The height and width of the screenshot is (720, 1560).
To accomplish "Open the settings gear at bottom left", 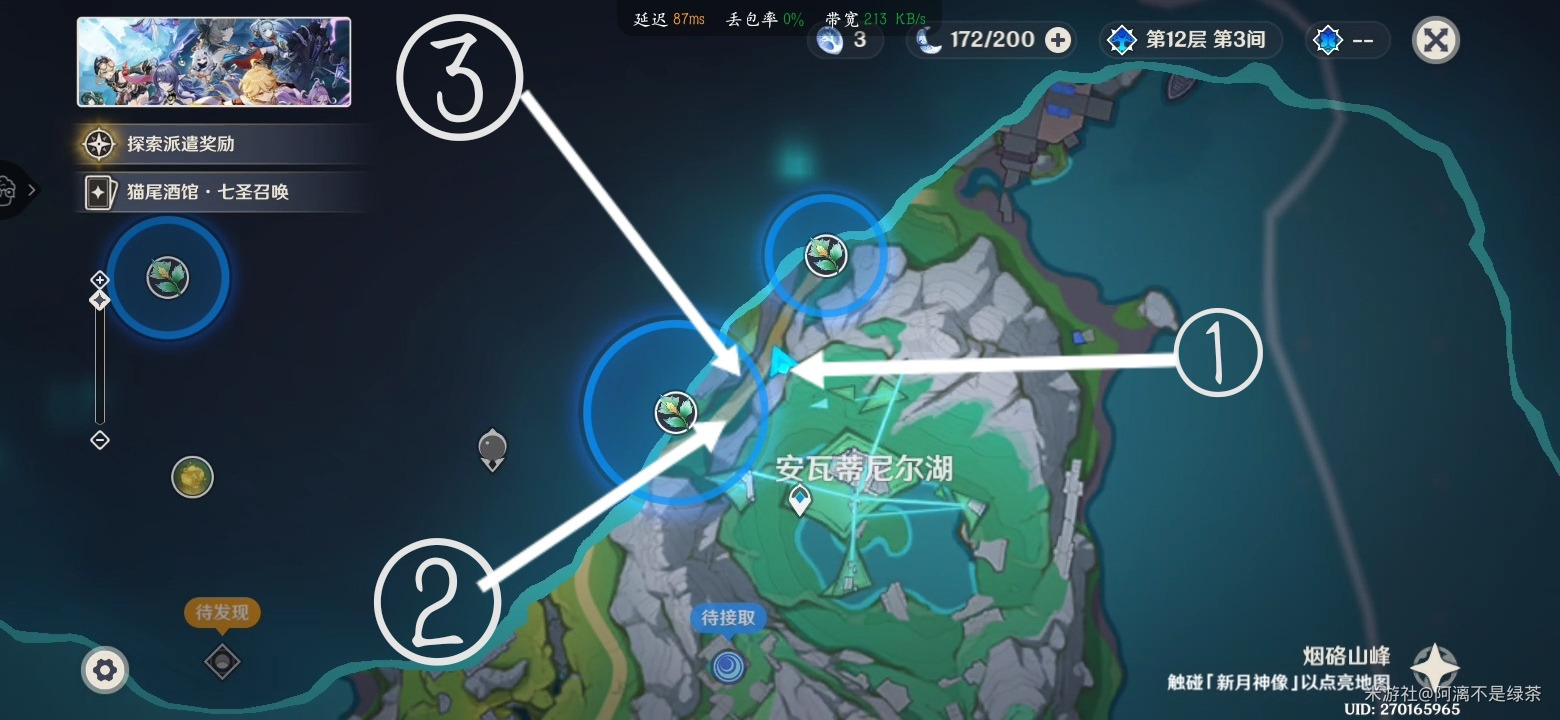I will coord(105,671).
